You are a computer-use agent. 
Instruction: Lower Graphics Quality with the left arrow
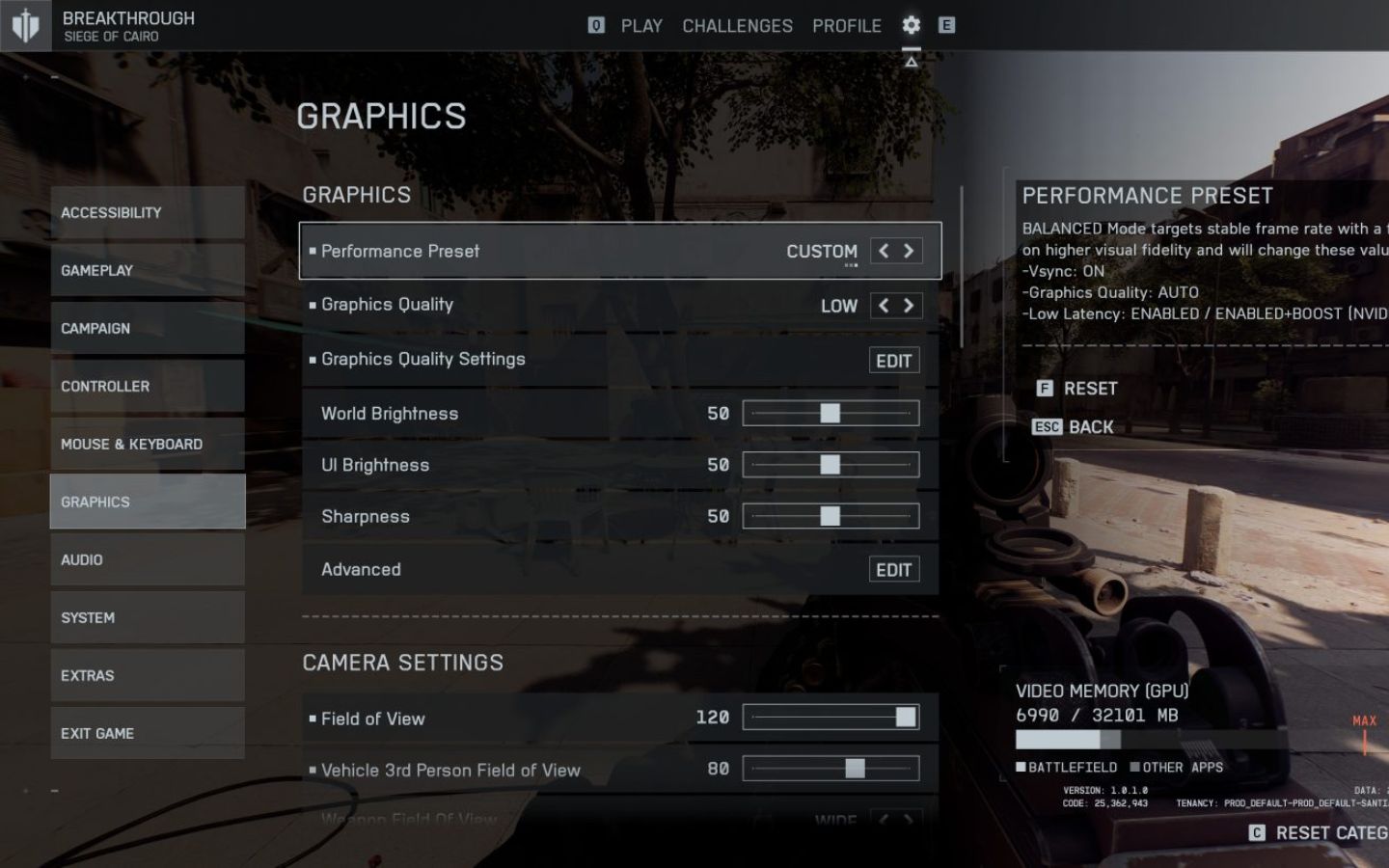884,306
